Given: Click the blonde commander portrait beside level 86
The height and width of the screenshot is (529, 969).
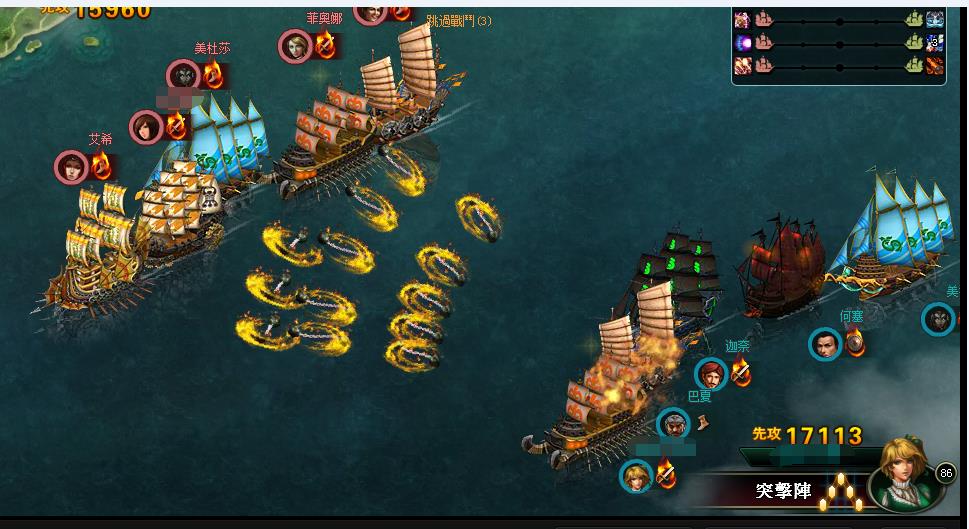Looking at the screenshot, I should 901,474.
